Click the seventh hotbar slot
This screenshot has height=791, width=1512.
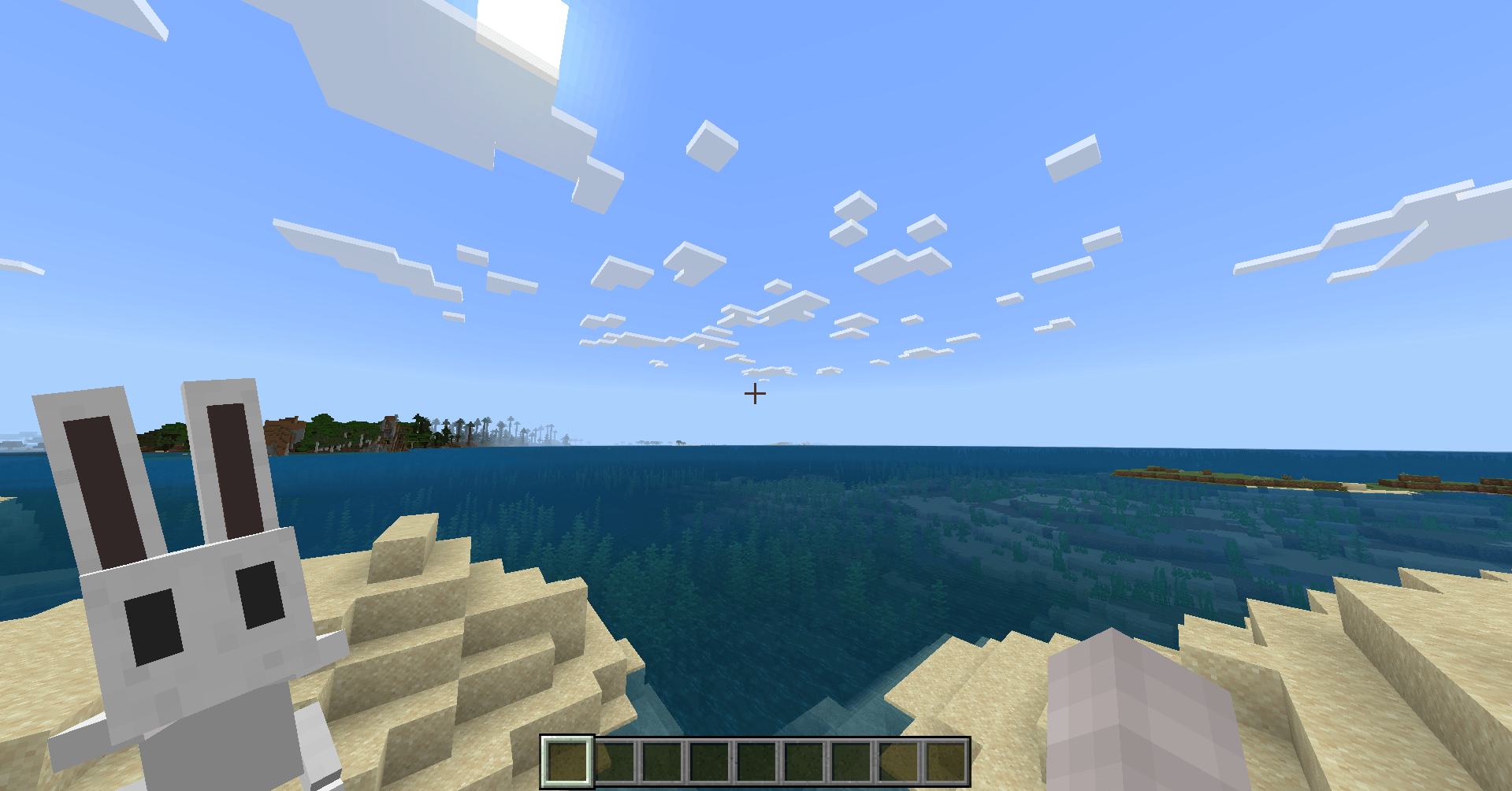point(852,763)
